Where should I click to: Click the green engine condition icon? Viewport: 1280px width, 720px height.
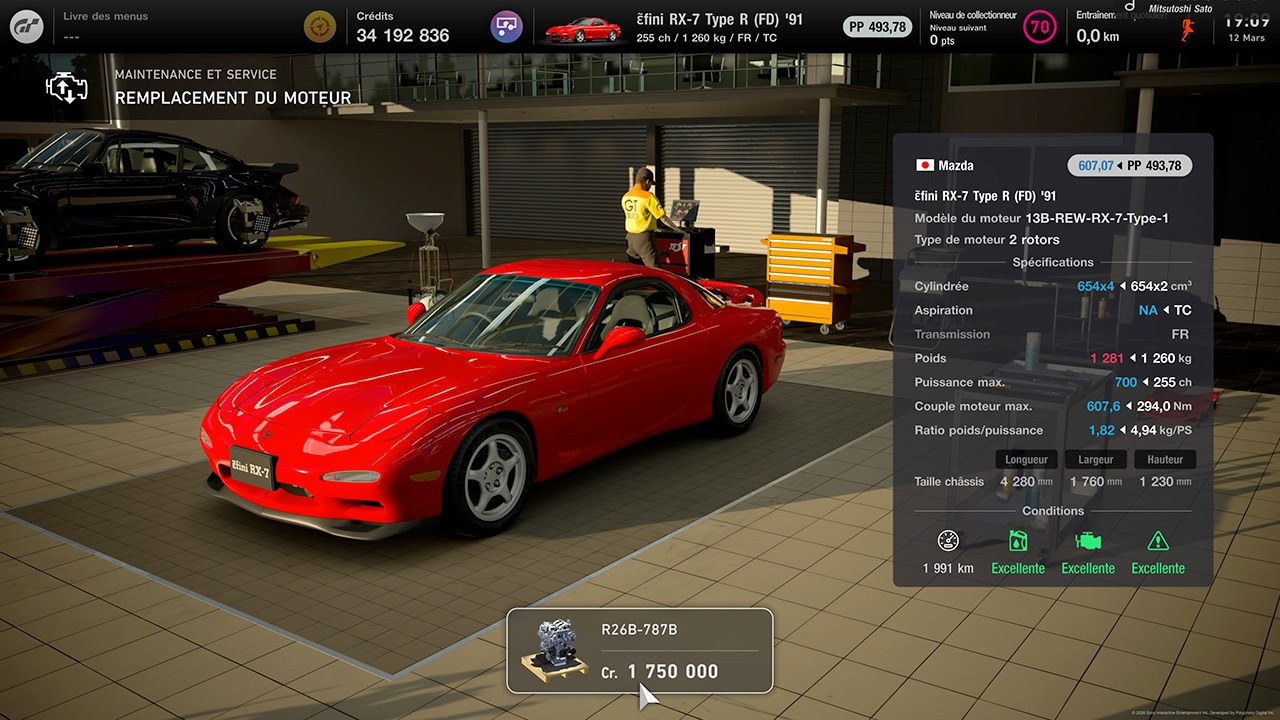click(1088, 541)
